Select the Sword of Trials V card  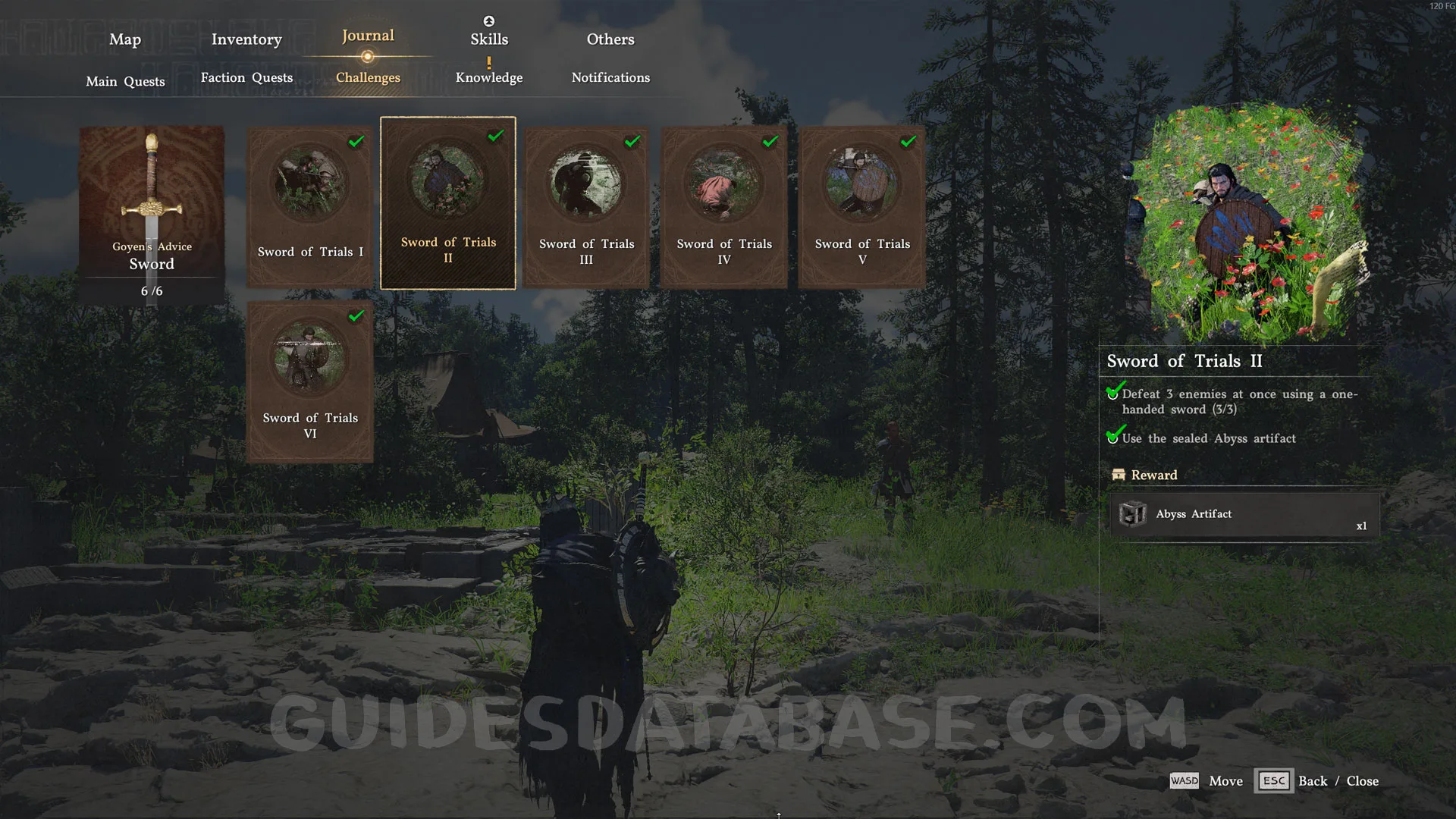862,206
